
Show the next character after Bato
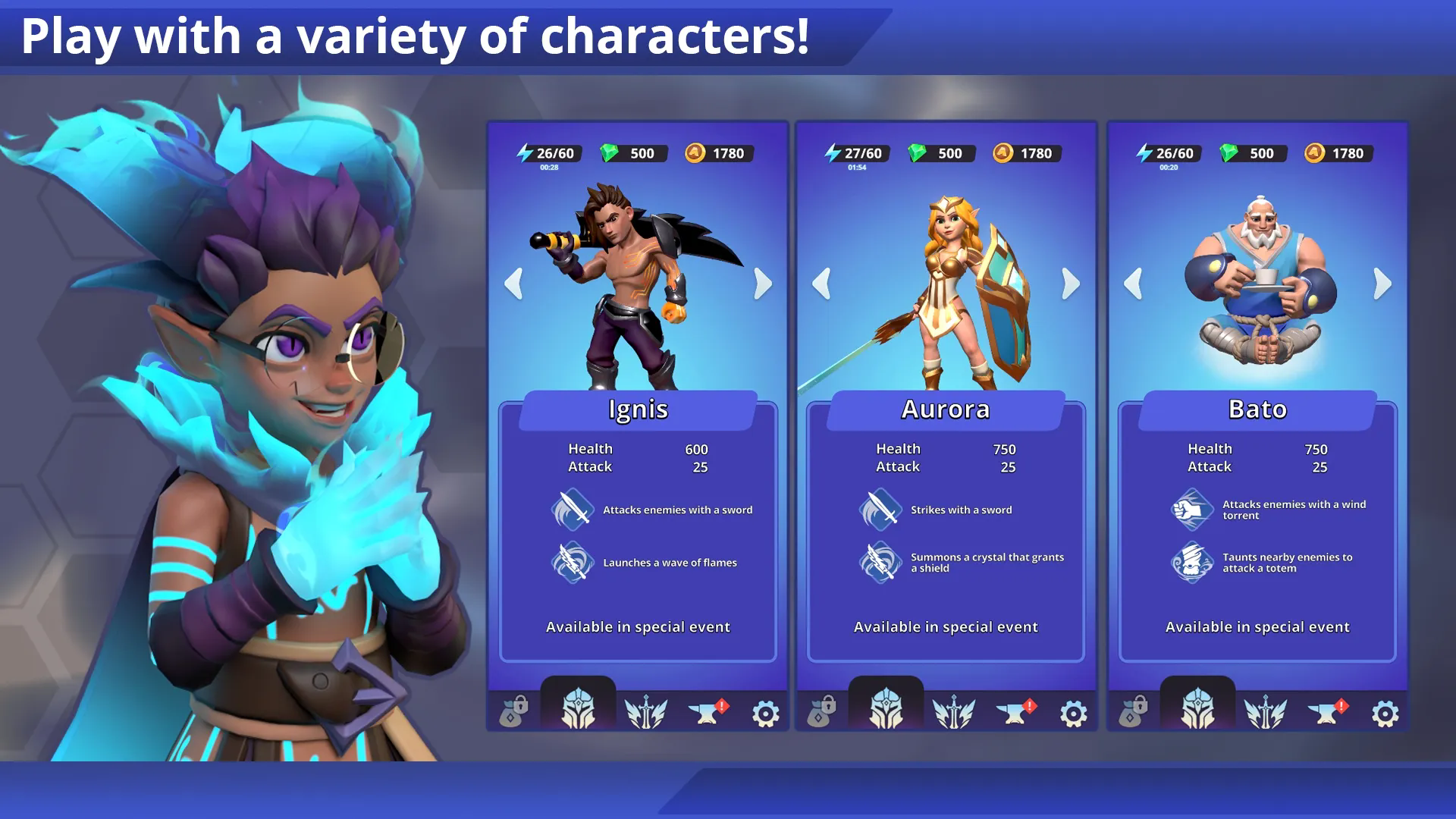click(1382, 284)
